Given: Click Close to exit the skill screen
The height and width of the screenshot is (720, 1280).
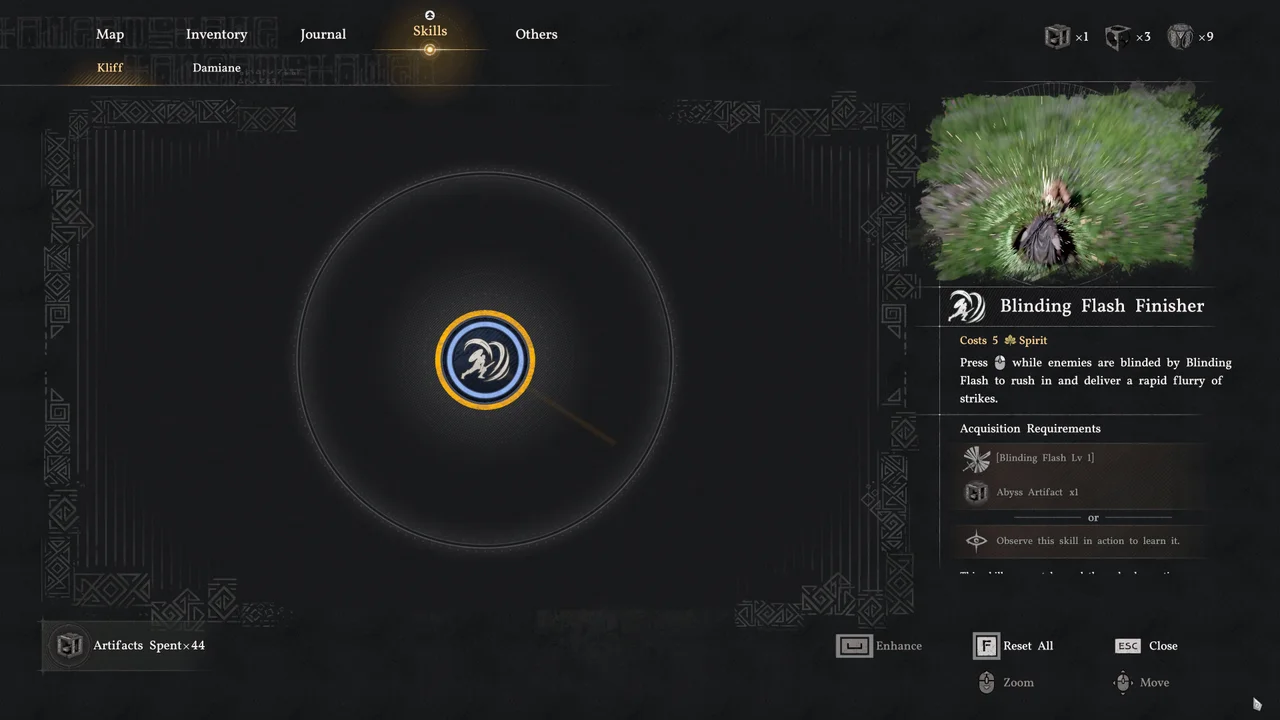Looking at the screenshot, I should point(1146,645).
